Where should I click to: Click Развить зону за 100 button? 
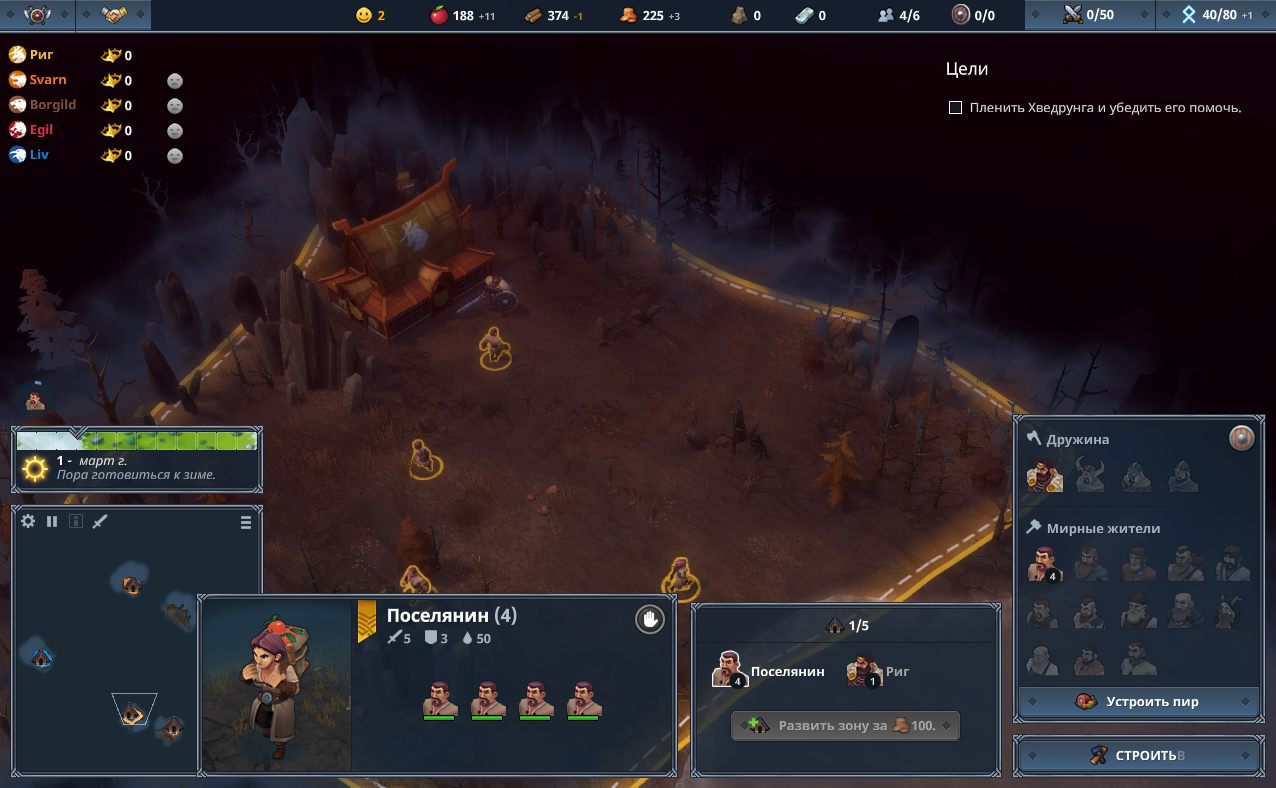coord(845,725)
